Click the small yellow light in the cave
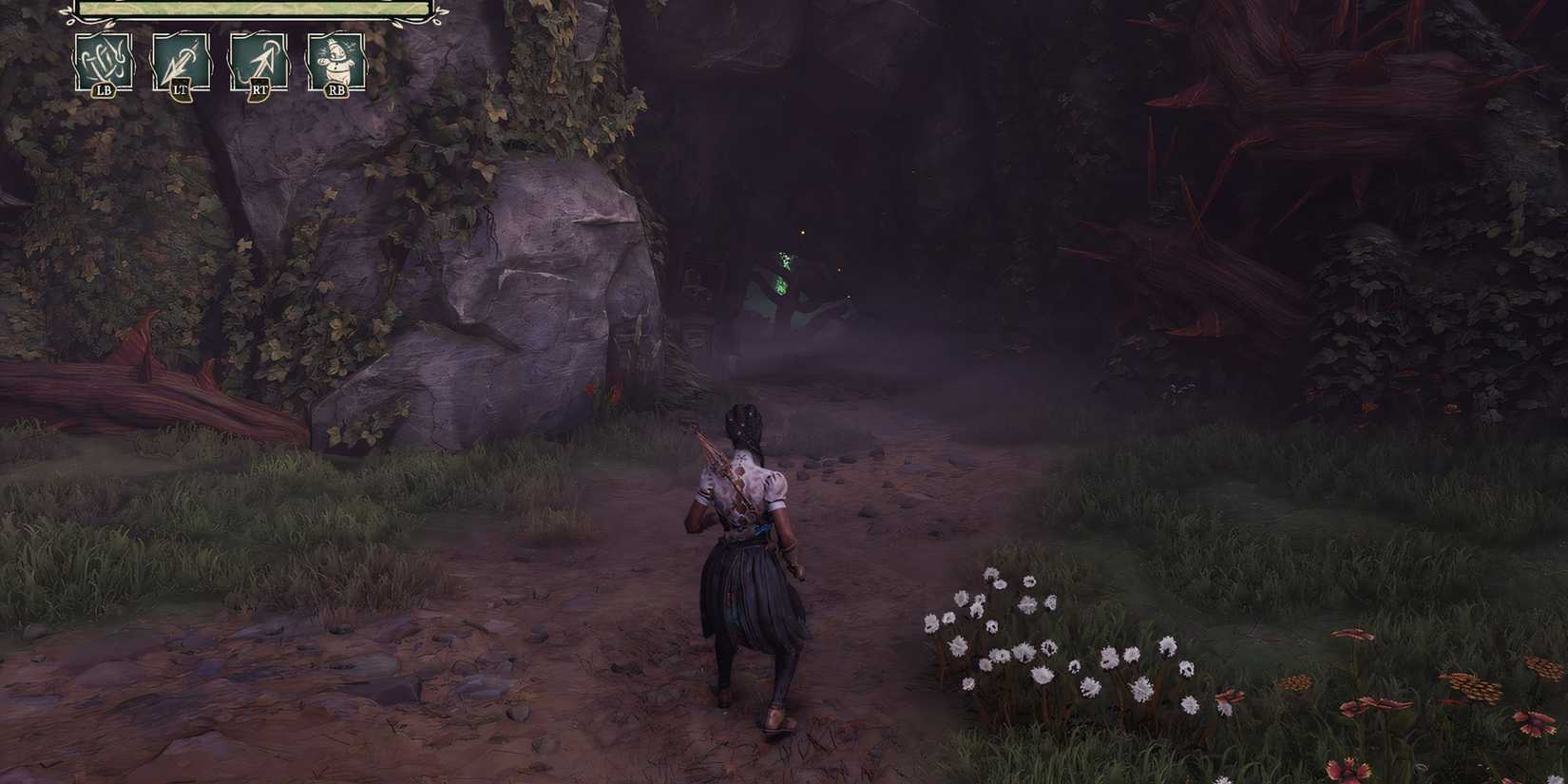The image size is (1568, 784). tap(802, 233)
